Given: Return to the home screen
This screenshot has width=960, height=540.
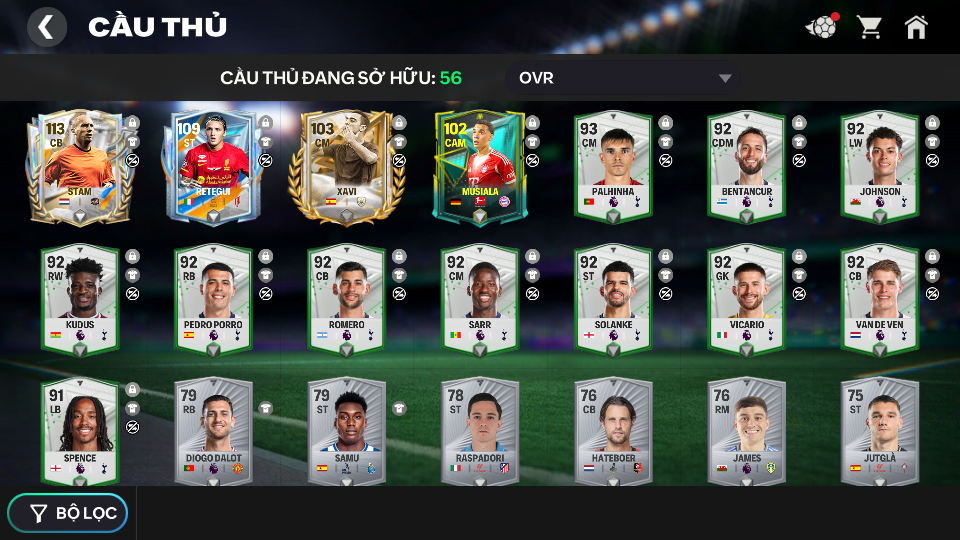Looking at the screenshot, I should (916, 27).
